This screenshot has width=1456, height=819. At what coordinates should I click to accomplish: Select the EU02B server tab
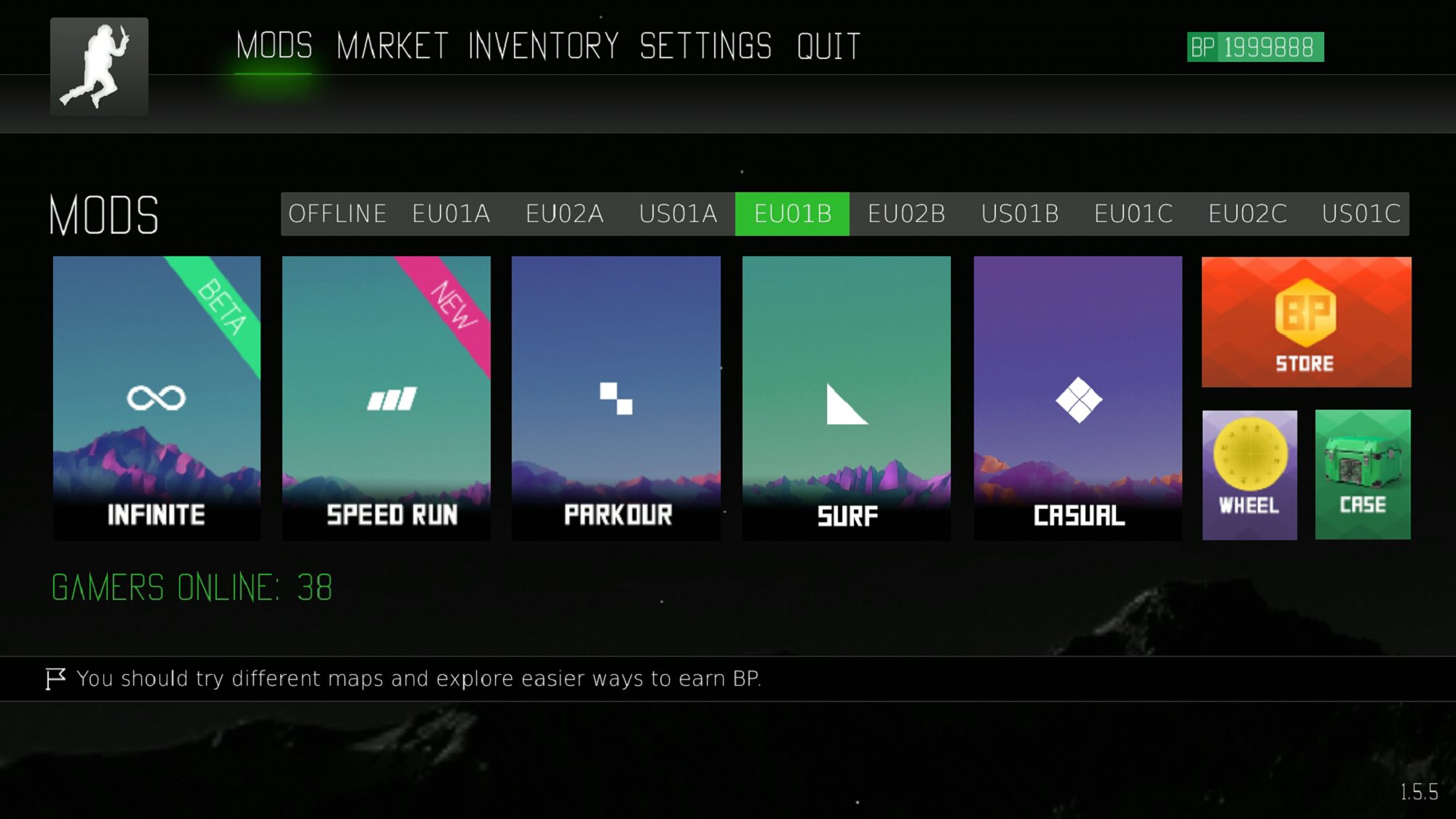[906, 214]
